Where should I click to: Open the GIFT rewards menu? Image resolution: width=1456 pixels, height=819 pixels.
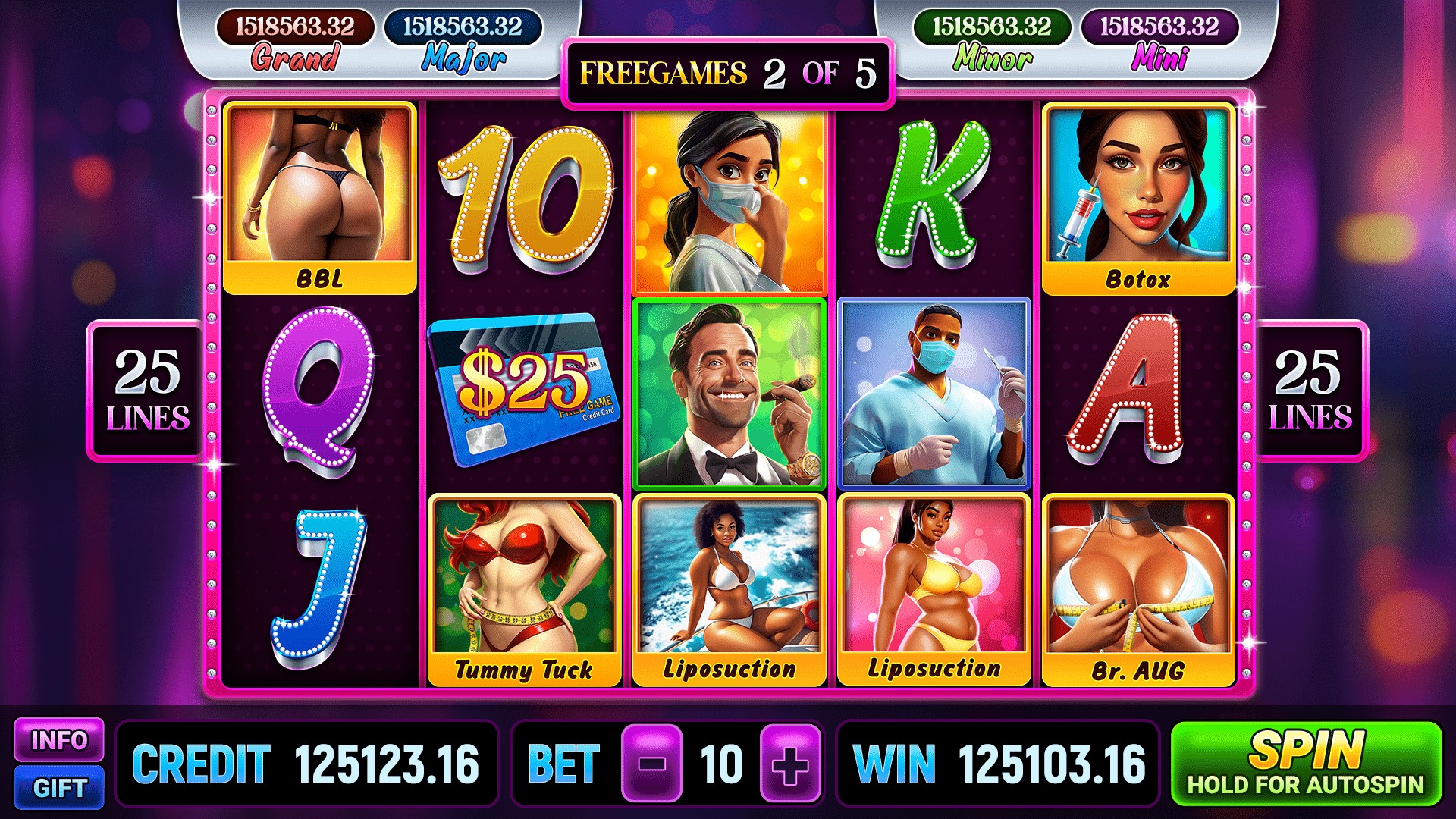61,789
